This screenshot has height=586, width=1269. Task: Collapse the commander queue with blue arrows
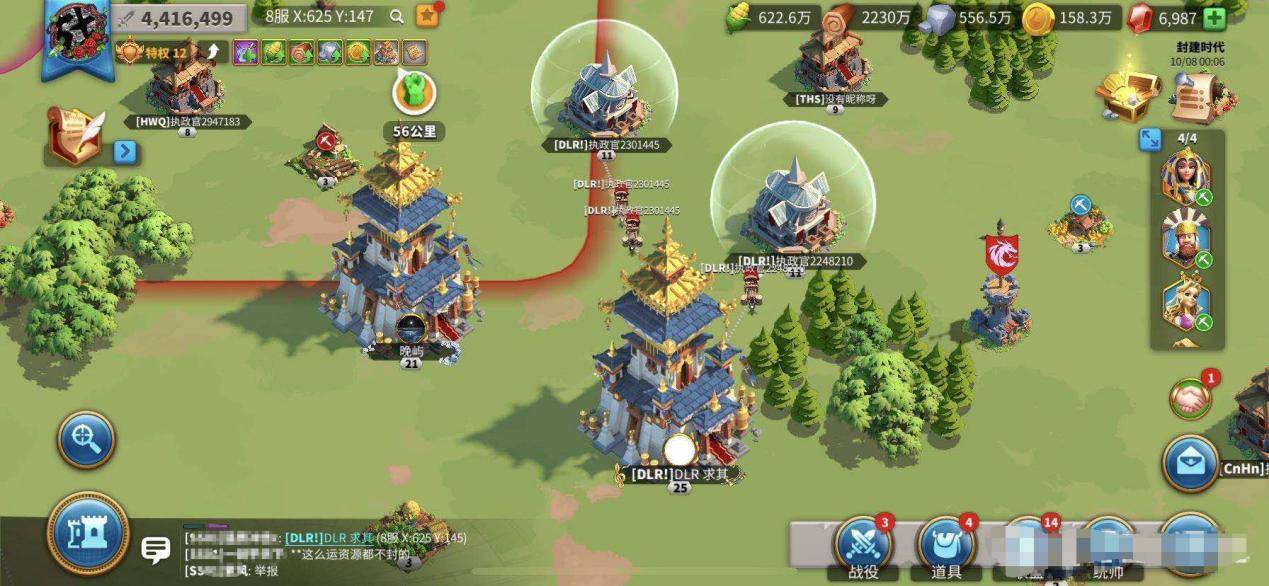pos(1150,139)
